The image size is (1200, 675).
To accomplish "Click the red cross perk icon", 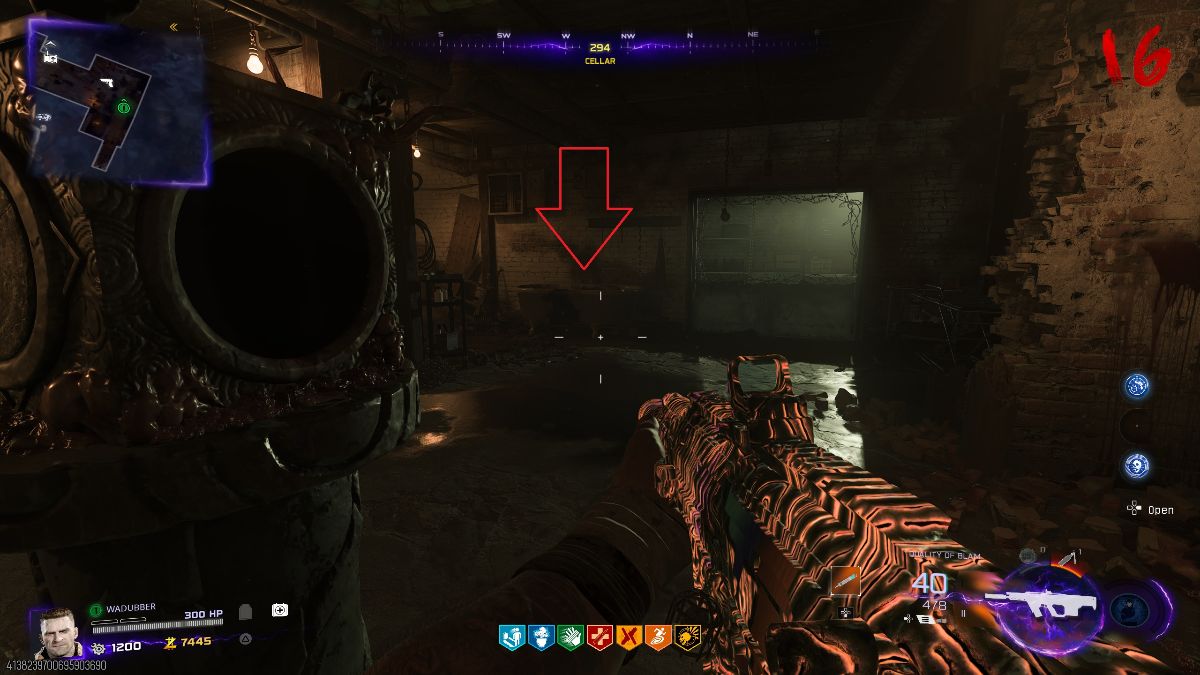I will tap(599, 637).
